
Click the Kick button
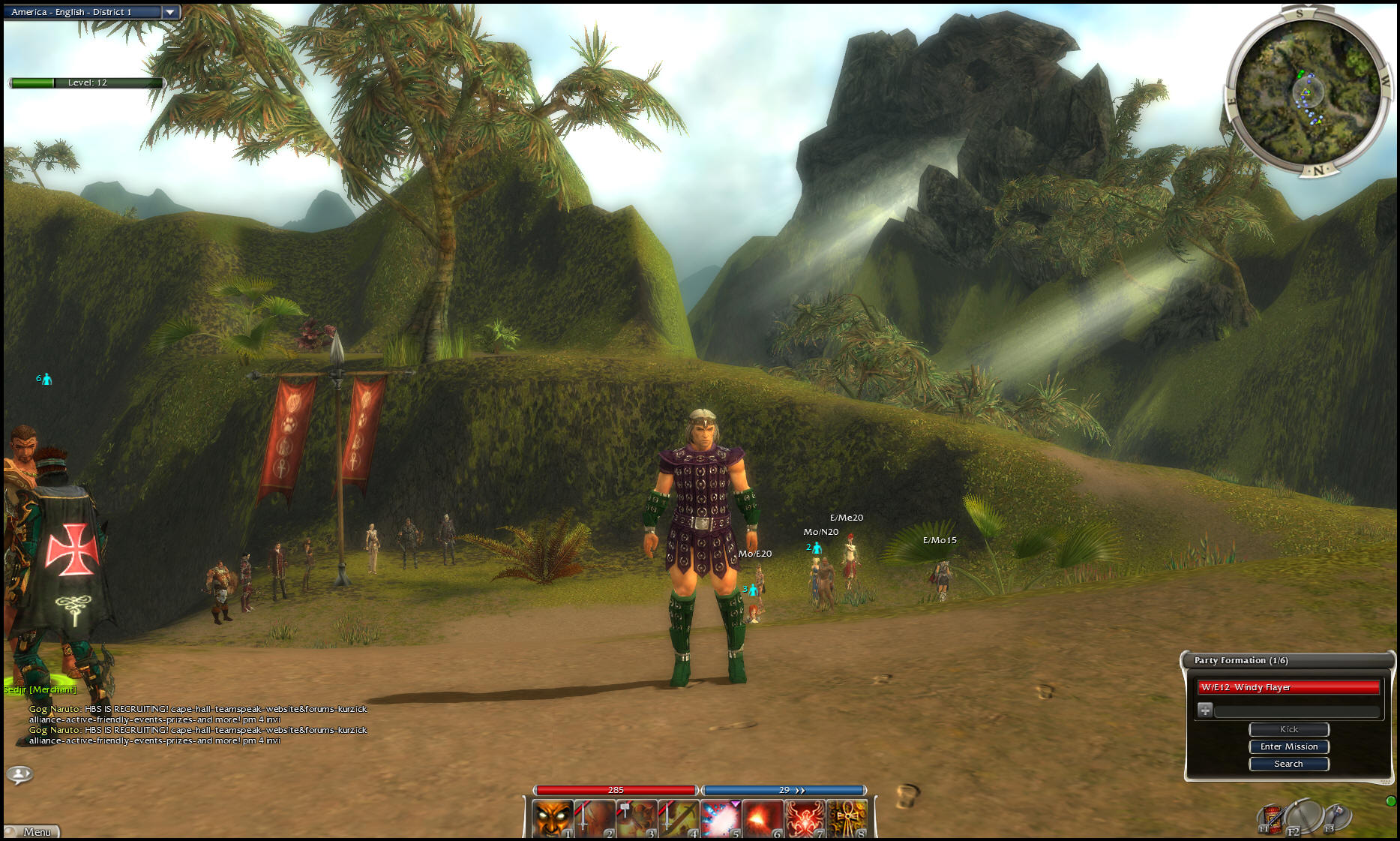(x=1288, y=729)
